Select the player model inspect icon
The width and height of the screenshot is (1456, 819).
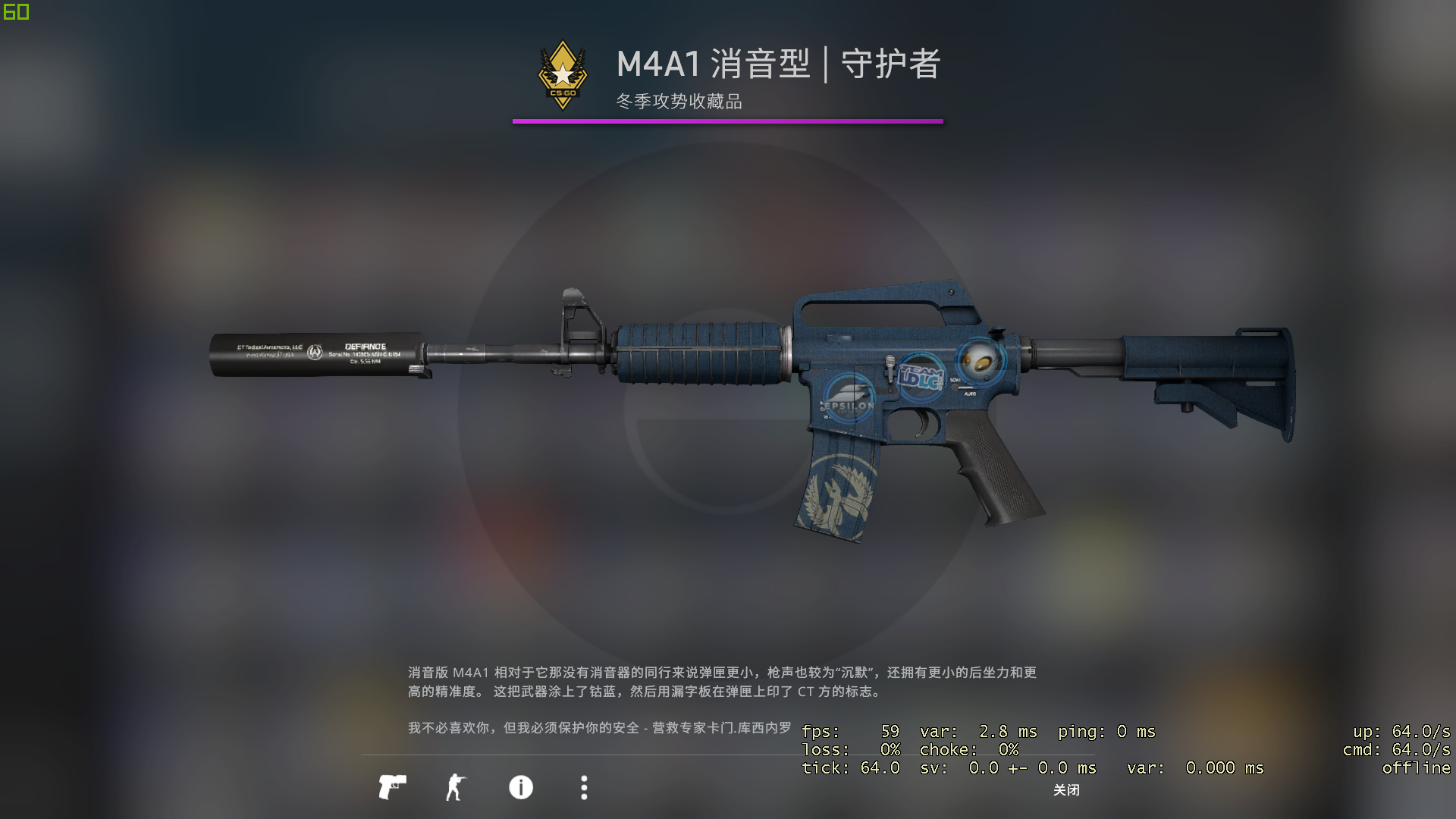(x=456, y=788)
